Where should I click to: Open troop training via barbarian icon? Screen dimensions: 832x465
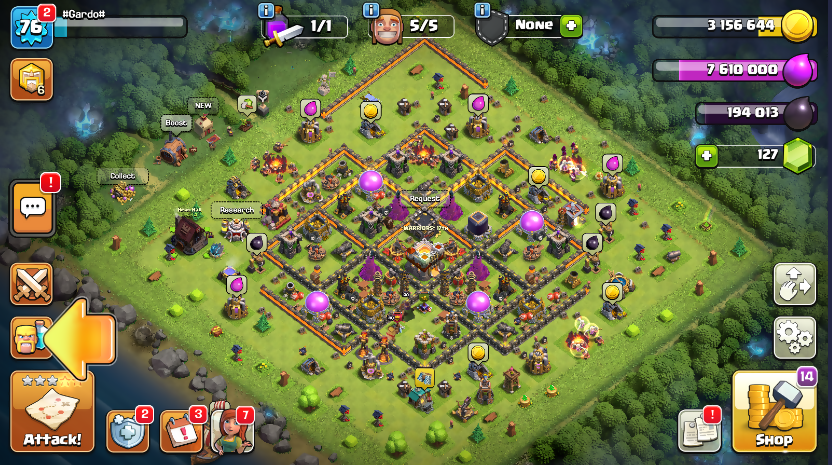pos(28,338)
